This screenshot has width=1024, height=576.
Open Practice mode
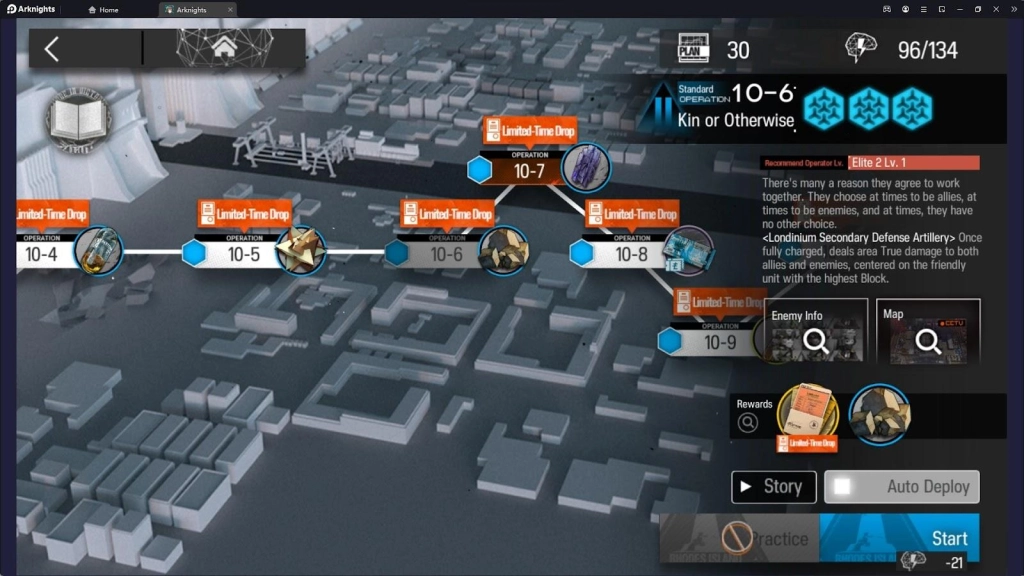point(738,540)
